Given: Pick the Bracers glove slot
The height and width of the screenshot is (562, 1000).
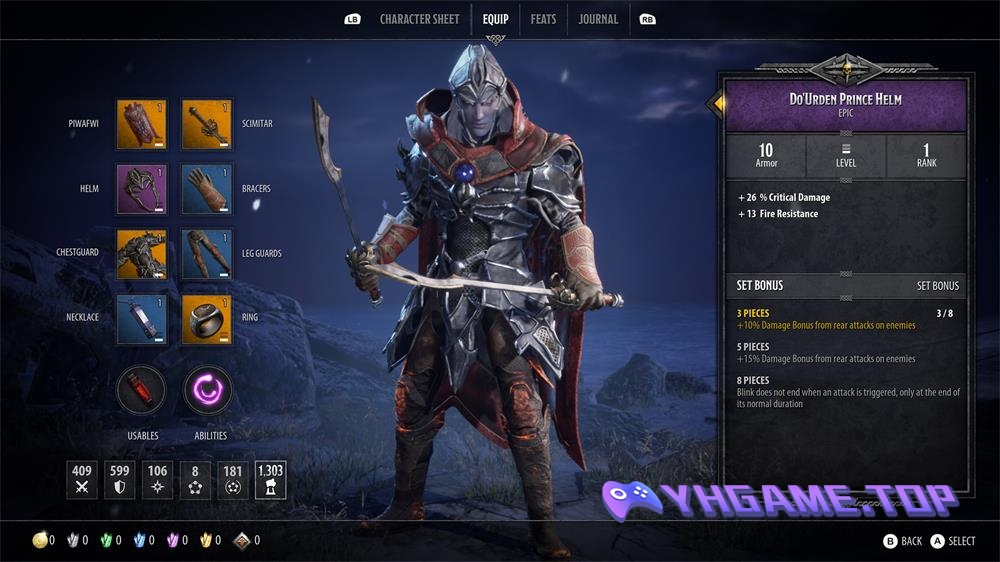Looking at the screenshot, I should [207, 189].
